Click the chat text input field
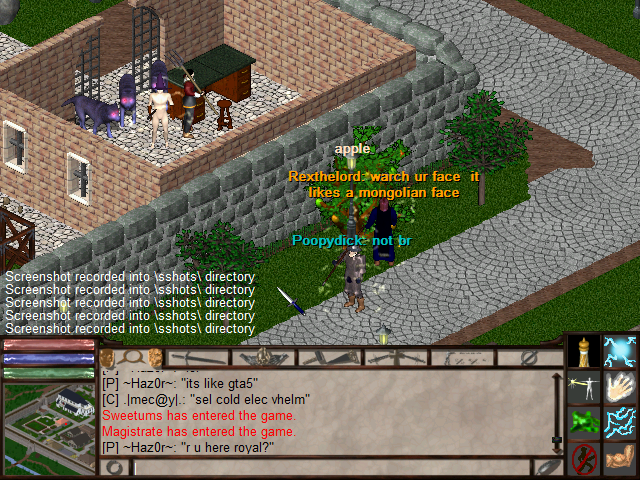The width and height of the screenshot is (640, 480). (x=330, y=467)
